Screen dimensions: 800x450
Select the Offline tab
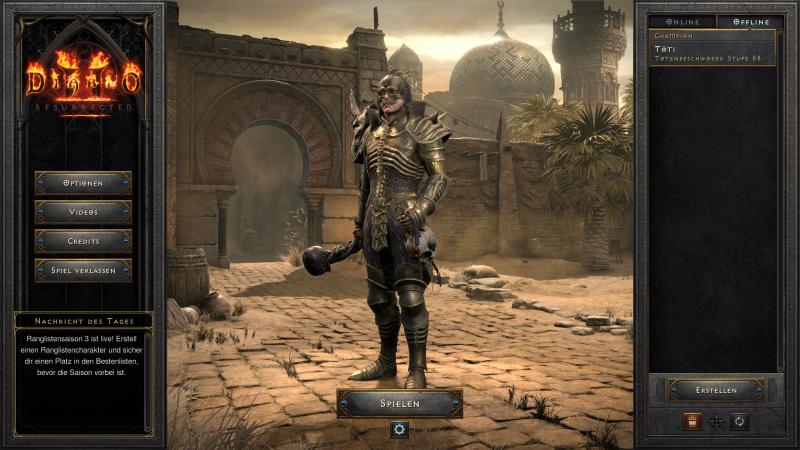click(x=749, y=21)
